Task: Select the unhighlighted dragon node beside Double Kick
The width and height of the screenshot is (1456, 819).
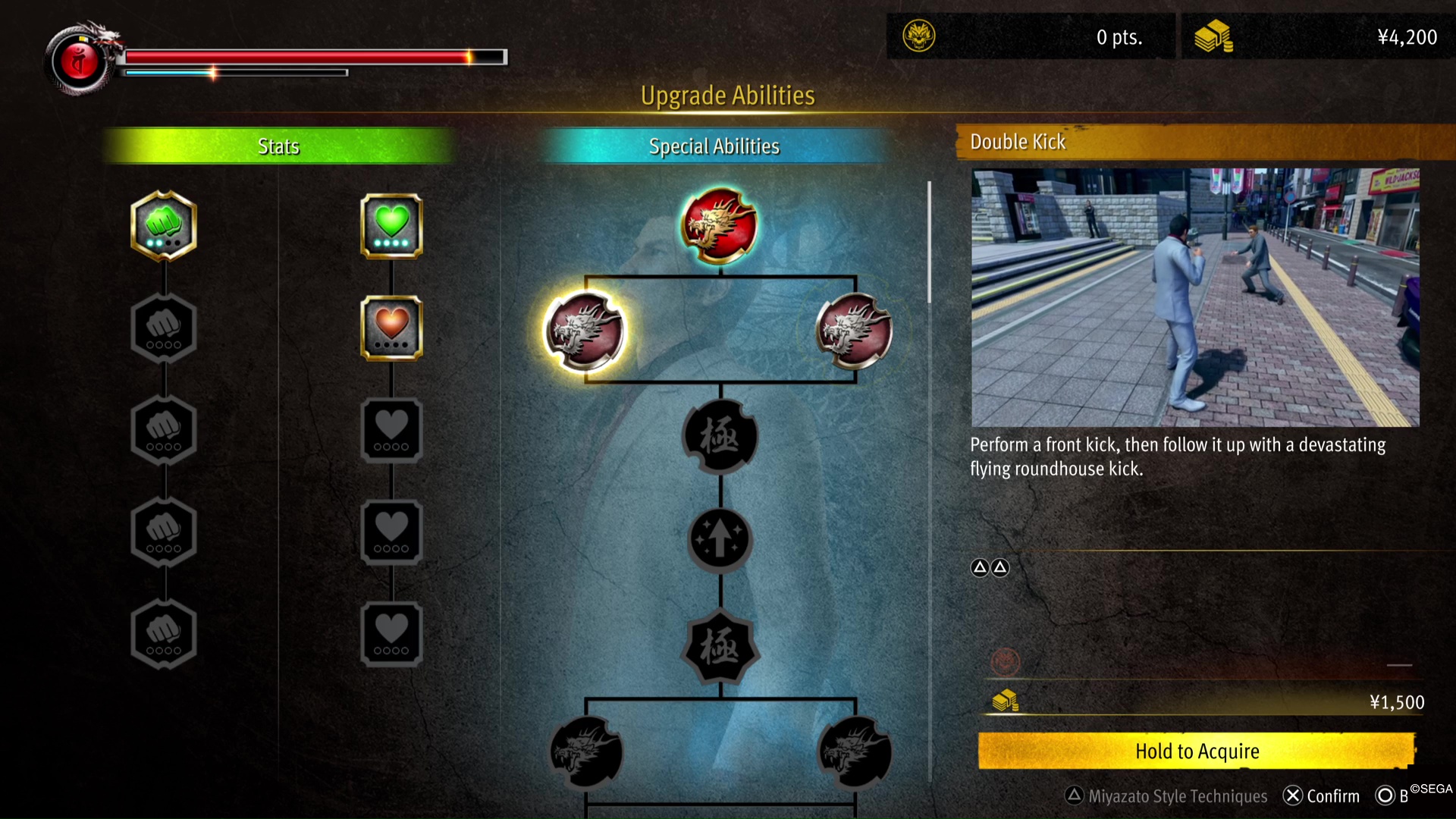Action: [x=854, y=331]
